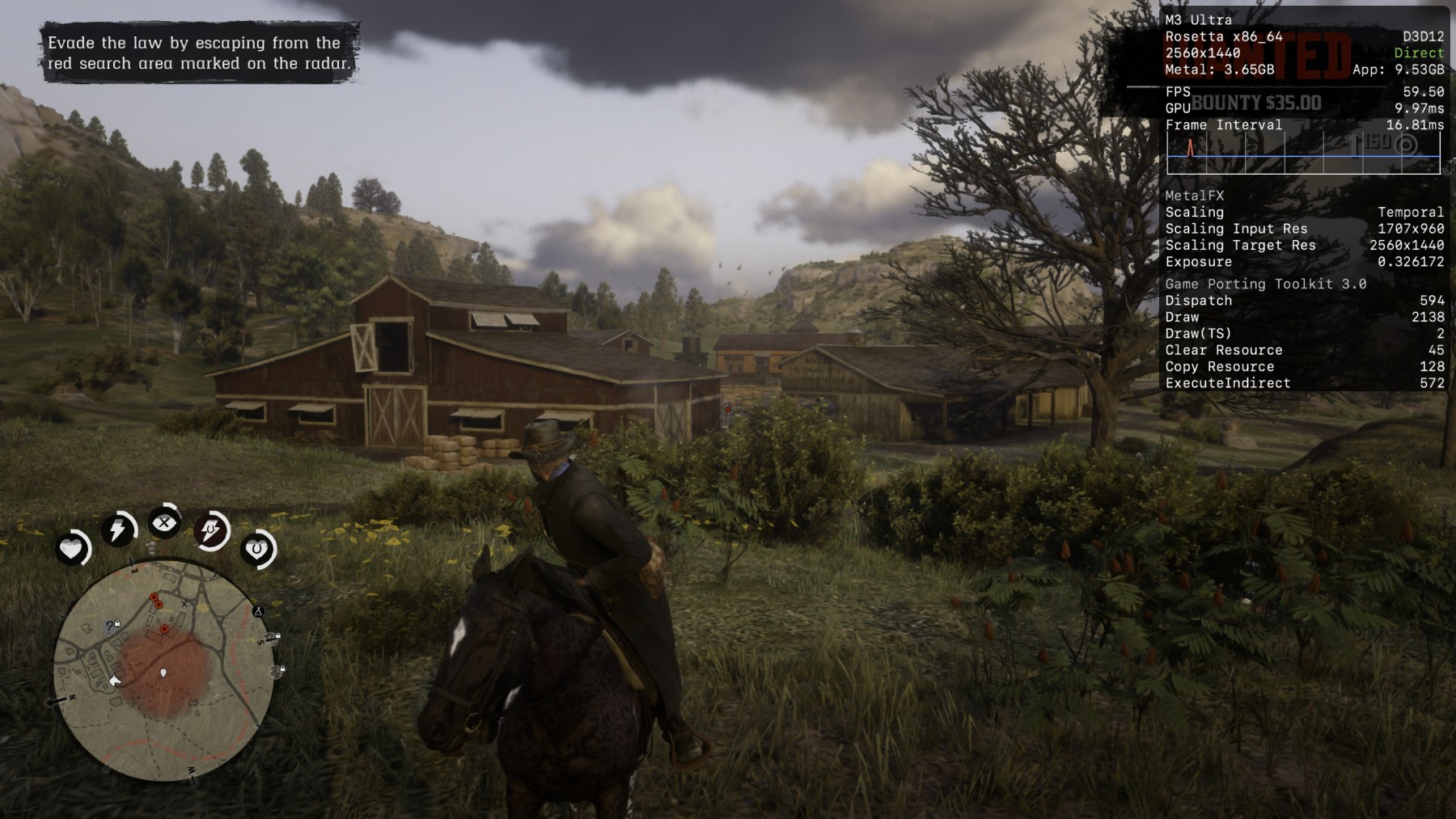Open the circular radar minimap
The height and width of the screenshot is (819, 1456).
(163, 670)
